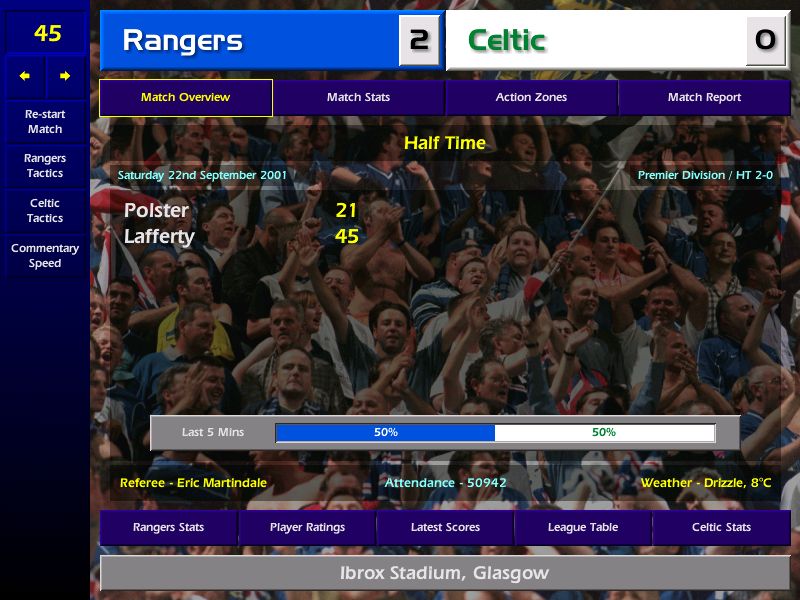Image resolution: width=800 pixels, height=600 pixels.
Task: Click Ibrox Stadium, Glasgow bar
Action: point(445,574)
